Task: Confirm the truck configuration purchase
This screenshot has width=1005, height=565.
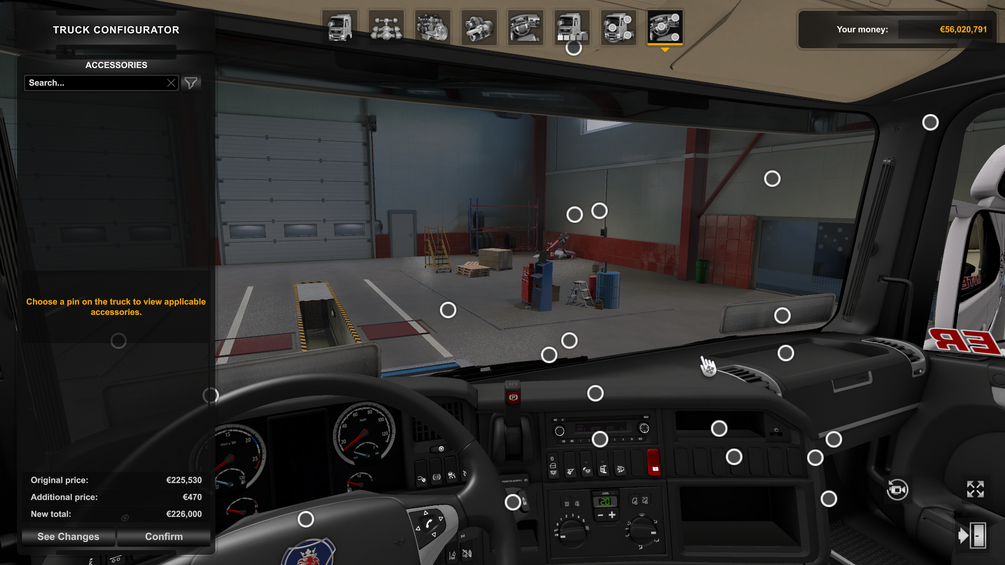Action: (x=164, y=537)
